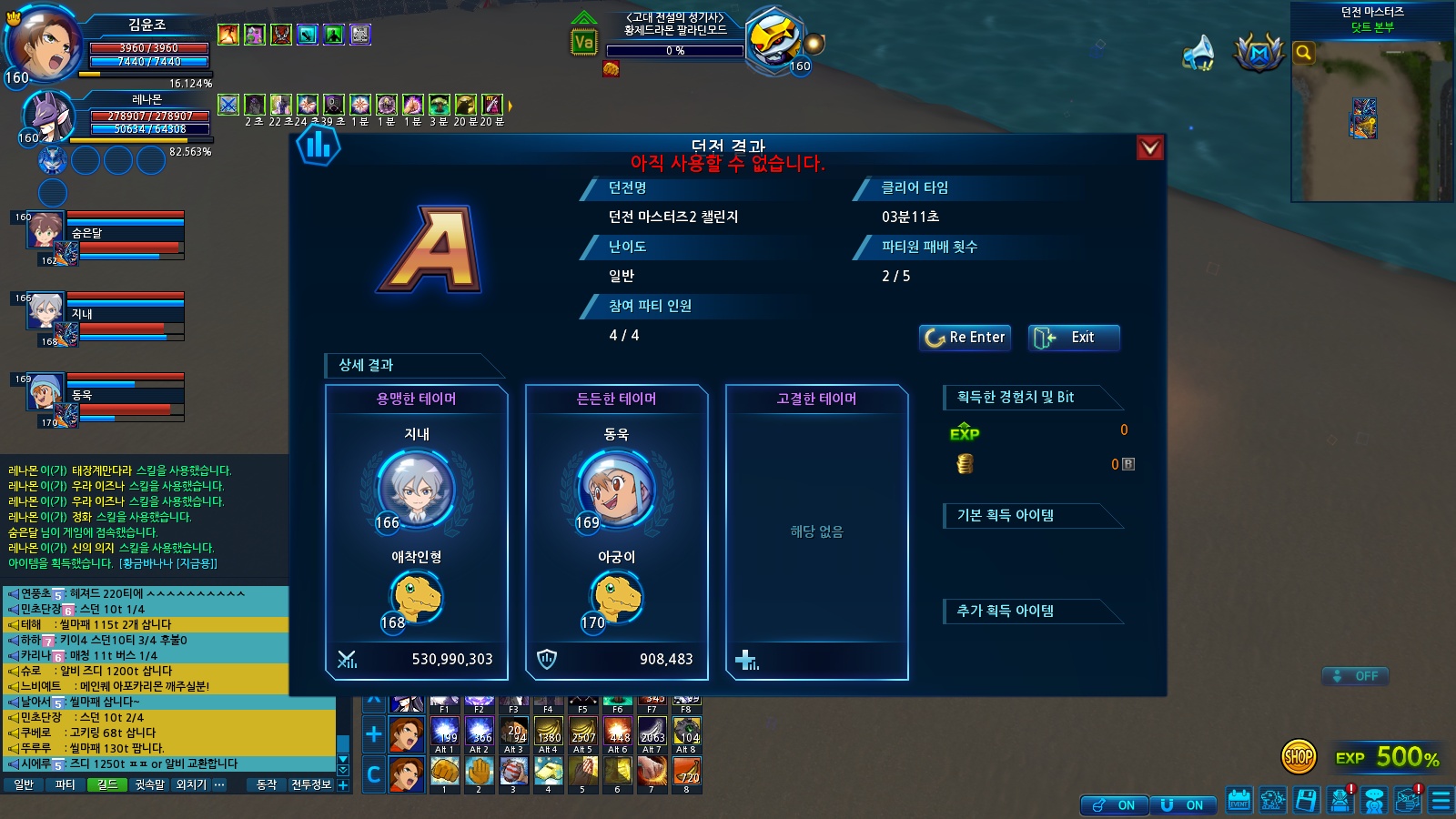Exit the dungeon result screen
This screenshot has height=819, width=1456.
[x=1074, y=338]
